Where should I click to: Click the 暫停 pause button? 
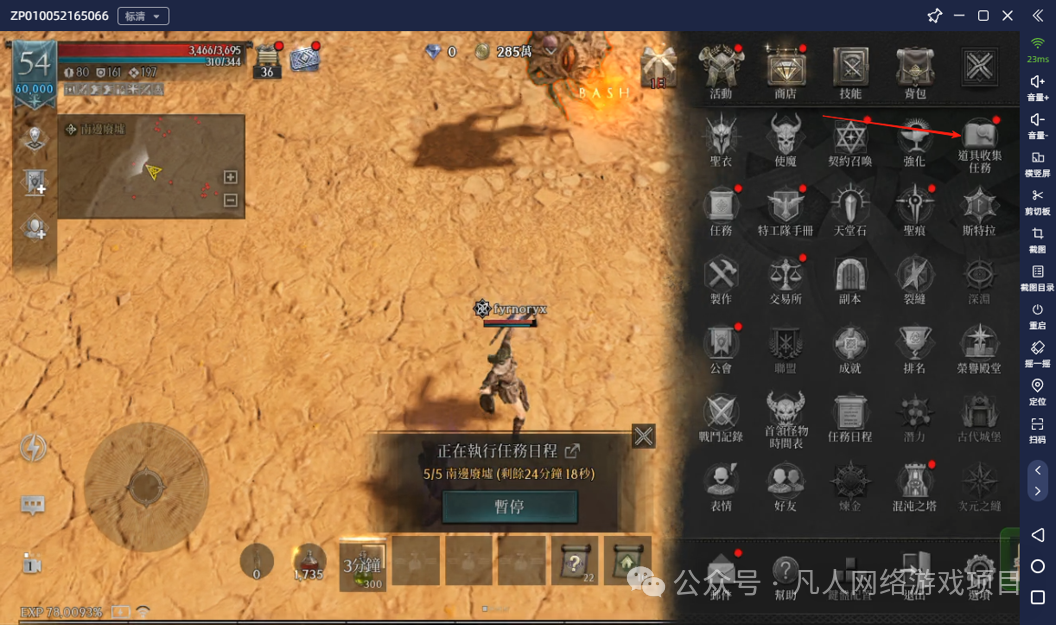coord(509,506)
